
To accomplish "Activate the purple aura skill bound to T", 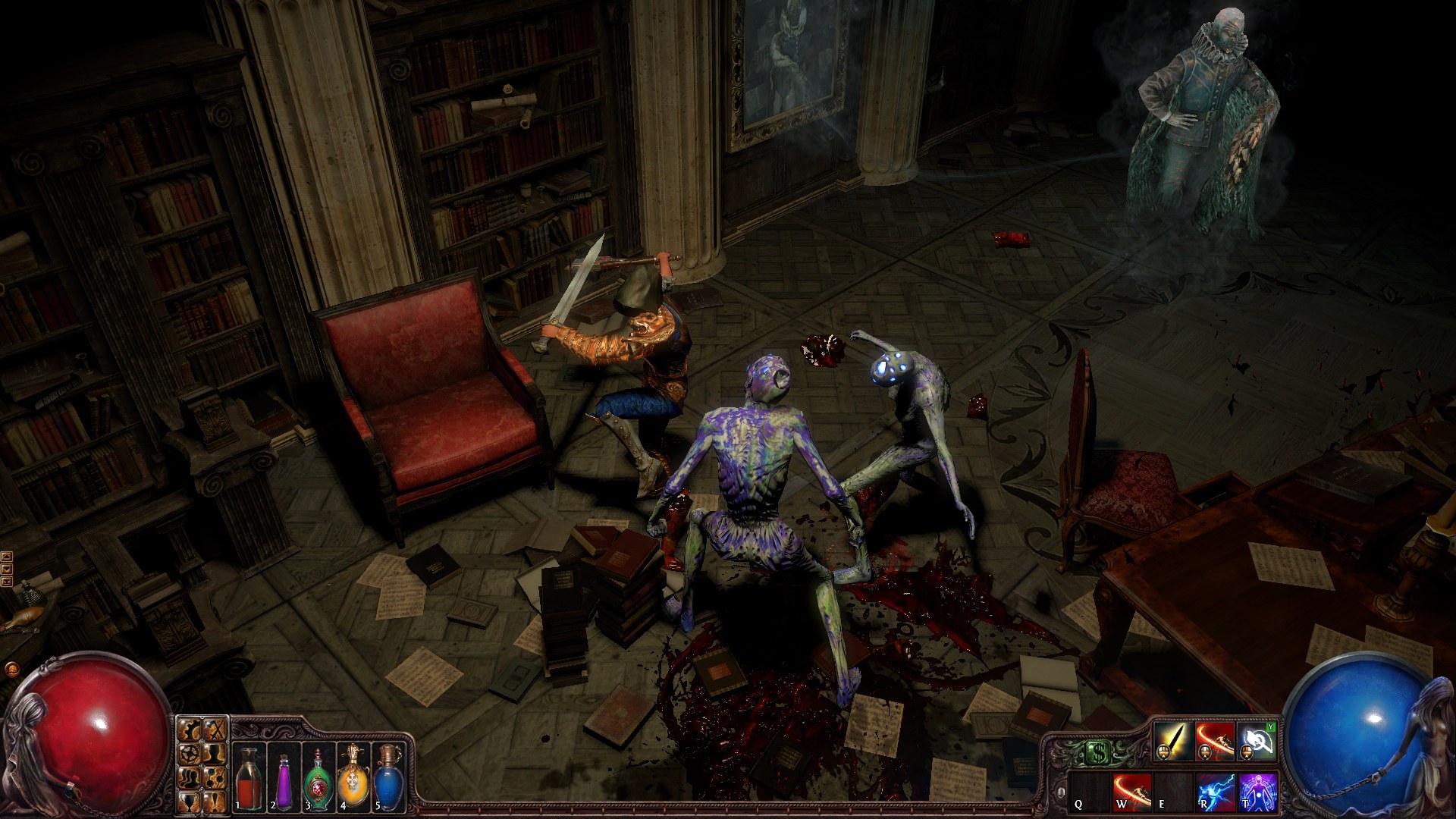I will [x=1259, y=792].
